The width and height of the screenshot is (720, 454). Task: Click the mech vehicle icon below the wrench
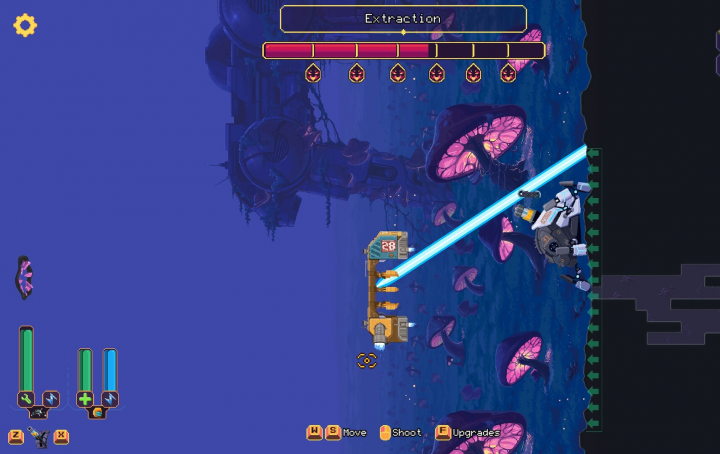point(38,413)
